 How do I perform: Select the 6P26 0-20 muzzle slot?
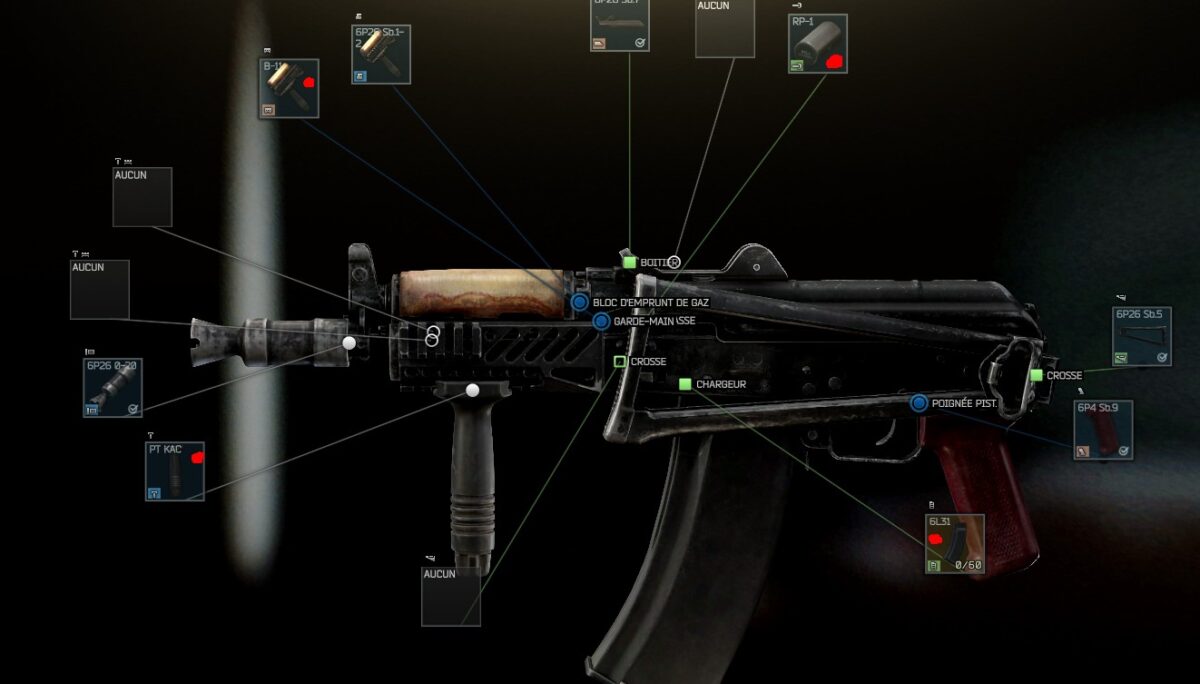(112, 387)
